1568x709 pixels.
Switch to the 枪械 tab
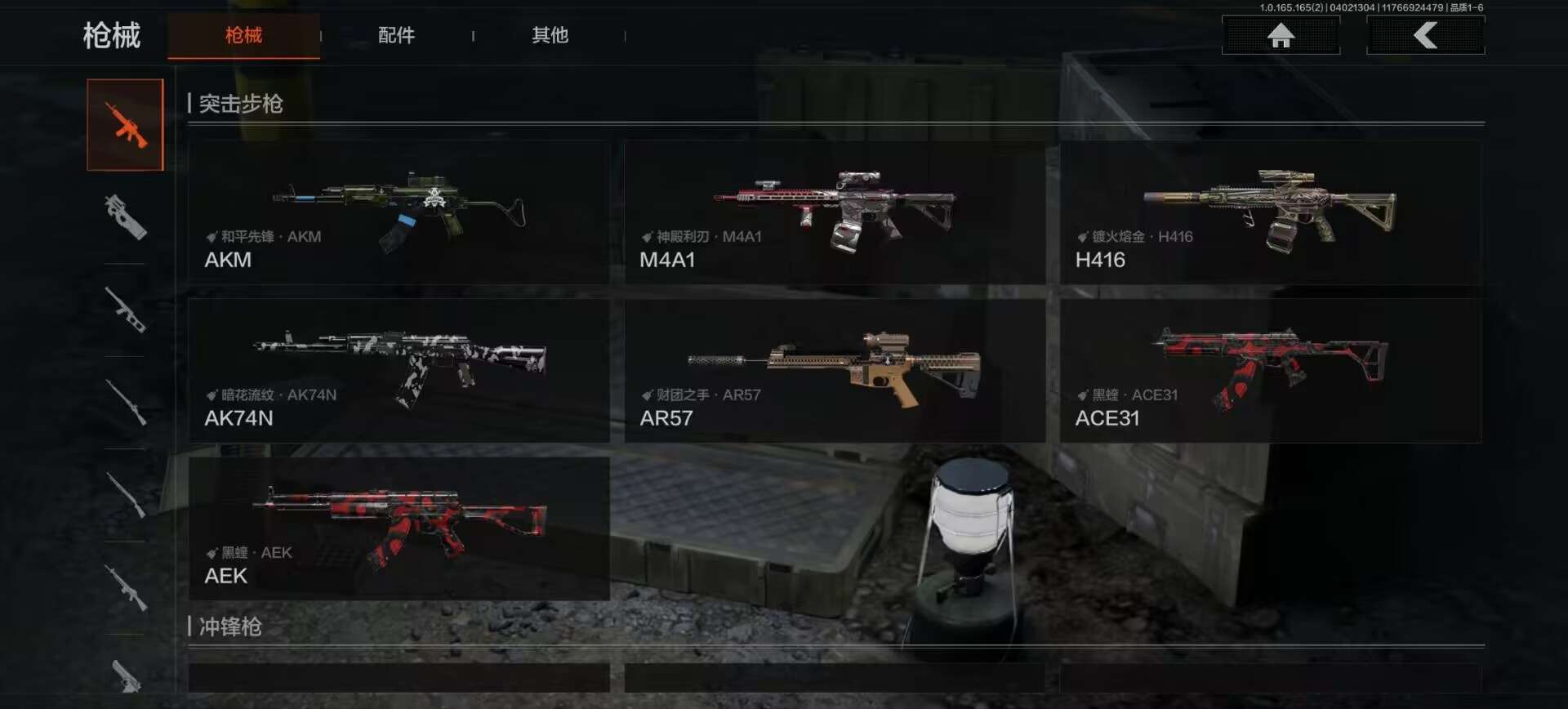tap(243, 35)
